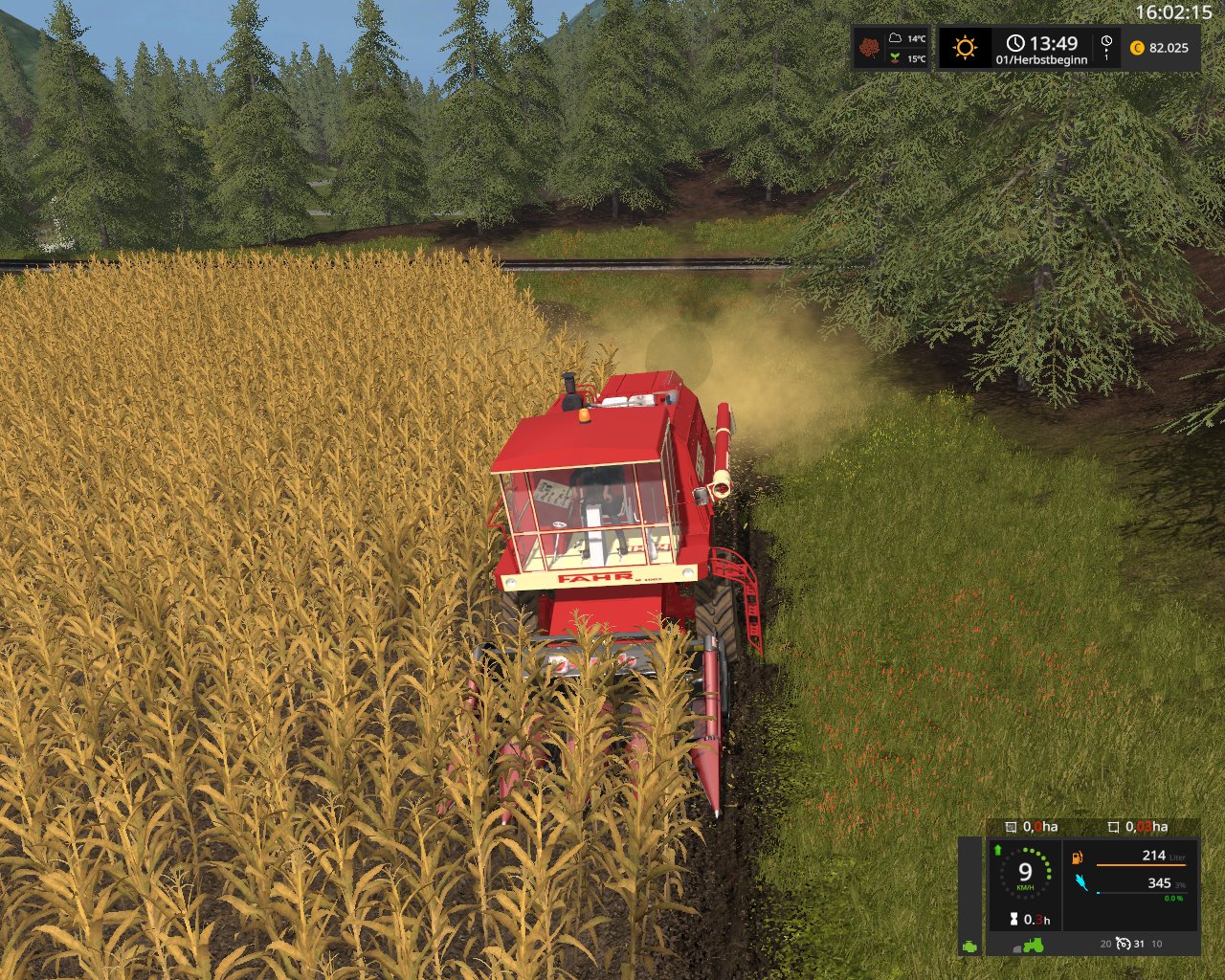Click the orange fuel pump icon

pyautogui.click(x=1078, y=857)
